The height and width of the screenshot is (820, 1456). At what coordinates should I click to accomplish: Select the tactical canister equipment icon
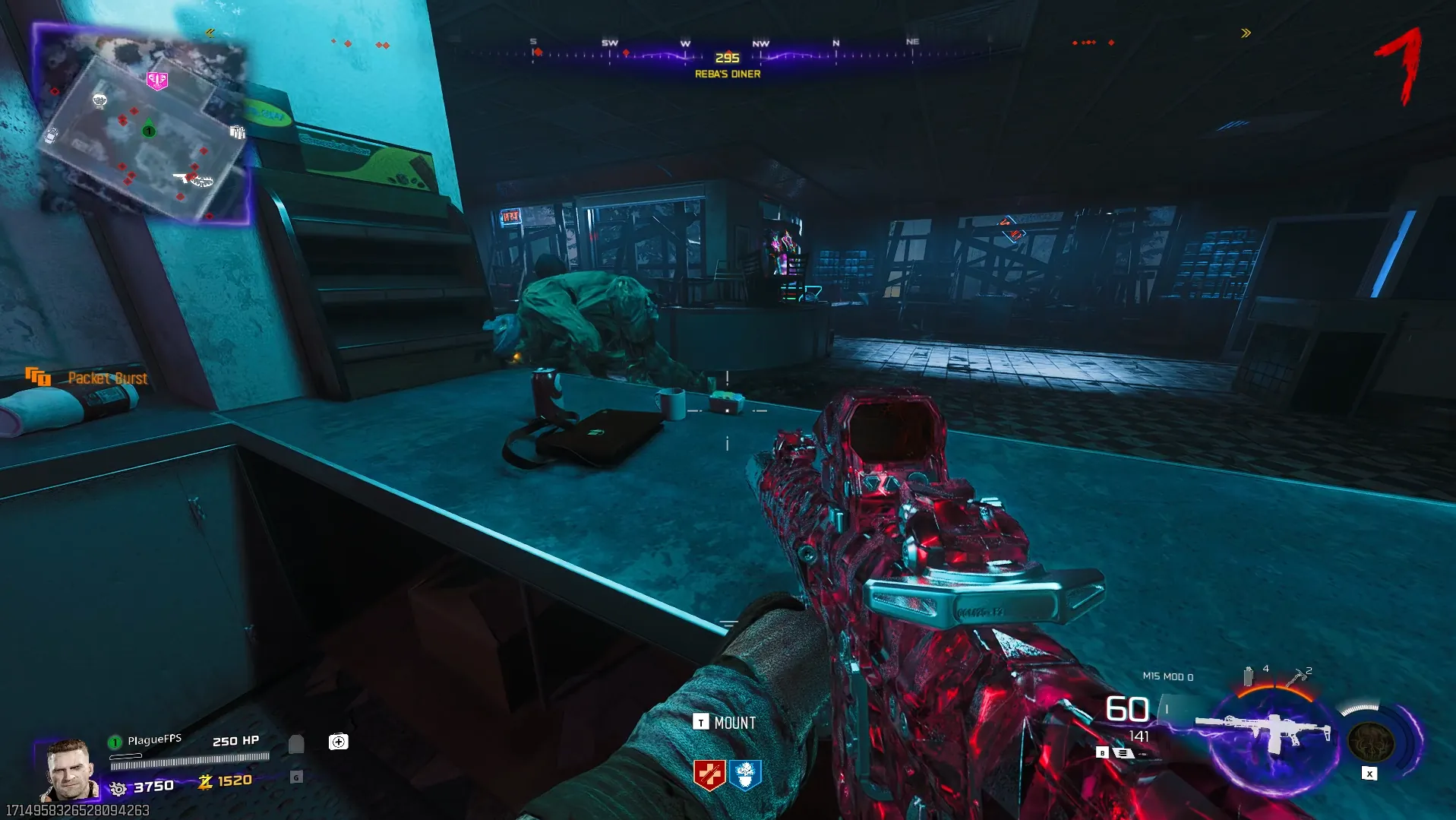click(x=1248, y=676)
